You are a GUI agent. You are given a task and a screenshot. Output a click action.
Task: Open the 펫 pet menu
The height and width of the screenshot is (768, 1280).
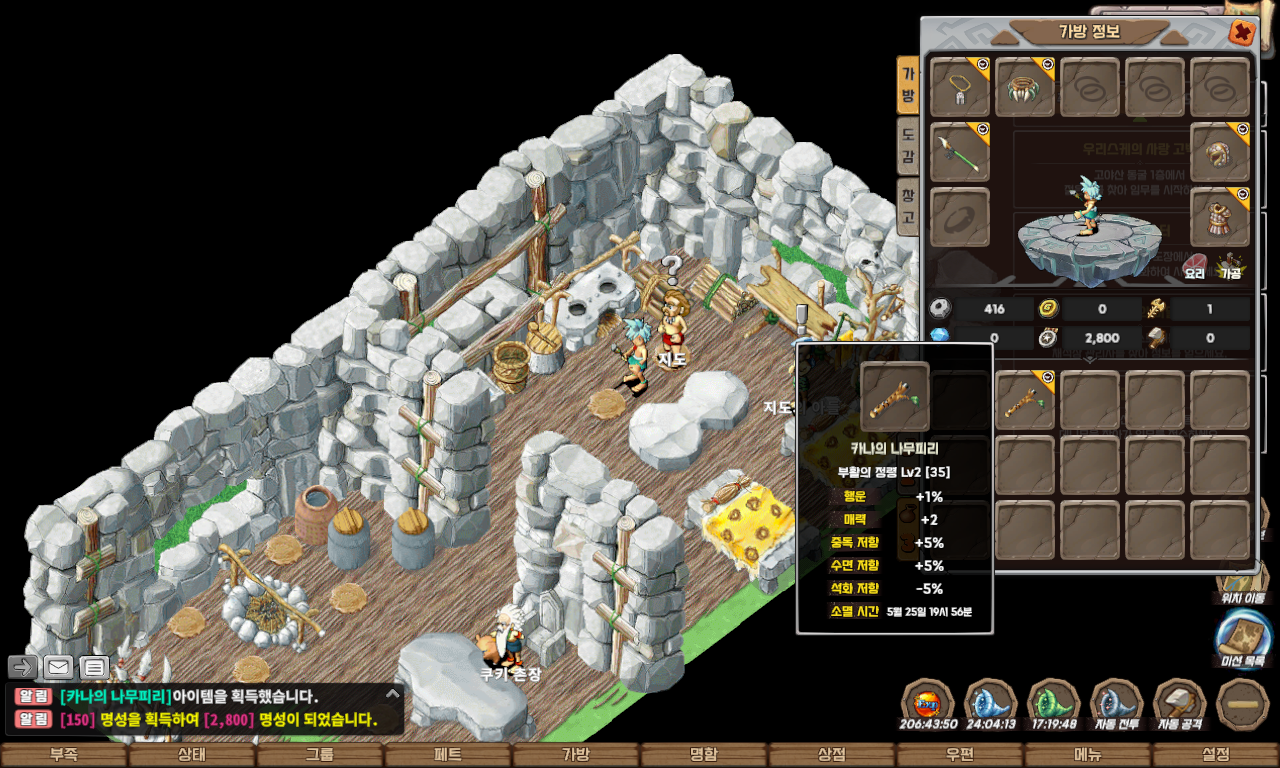448,755
